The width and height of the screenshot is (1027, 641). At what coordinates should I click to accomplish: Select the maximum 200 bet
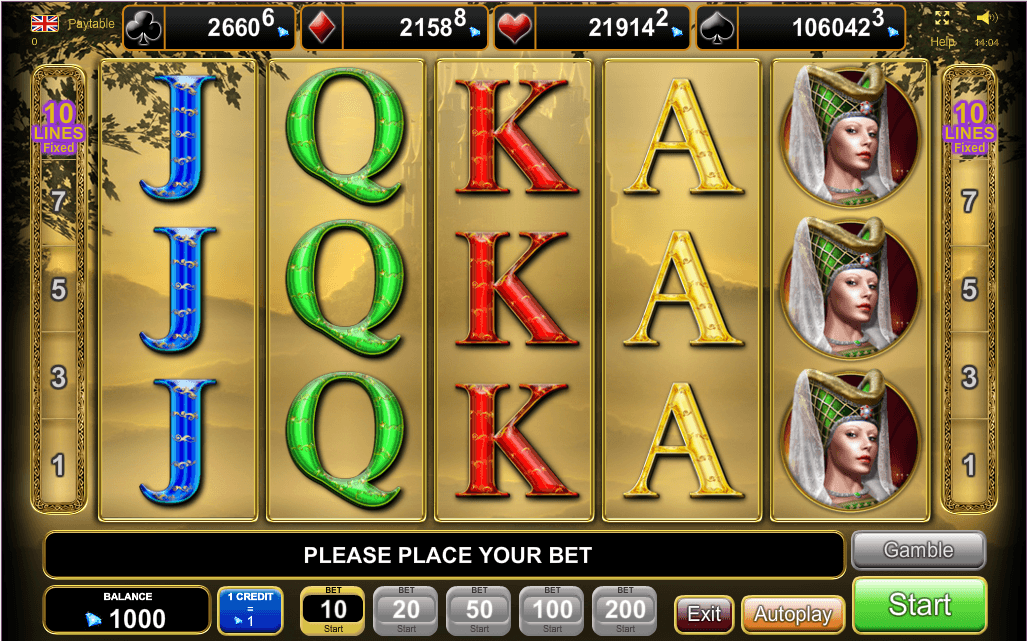(625, 610)
